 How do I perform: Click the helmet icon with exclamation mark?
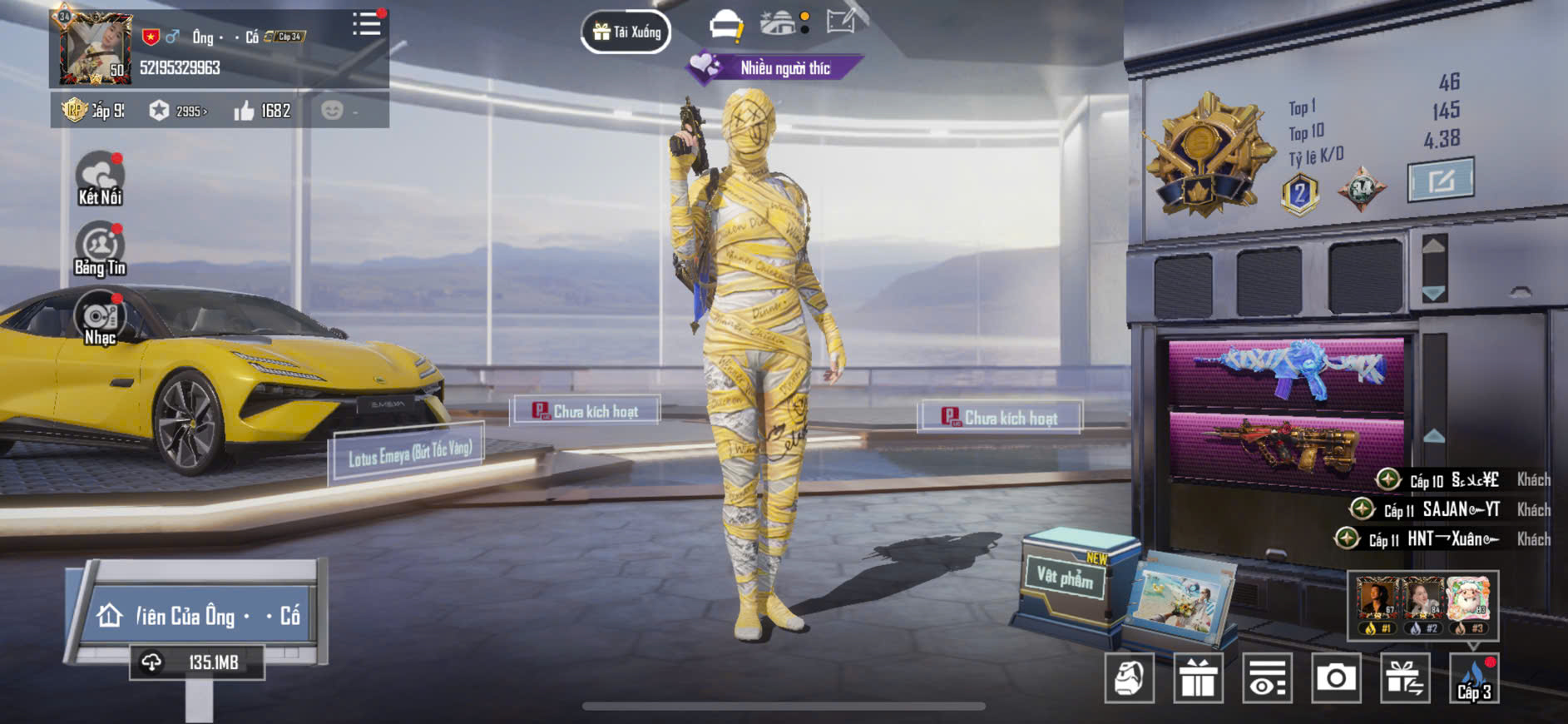[725, 25]
